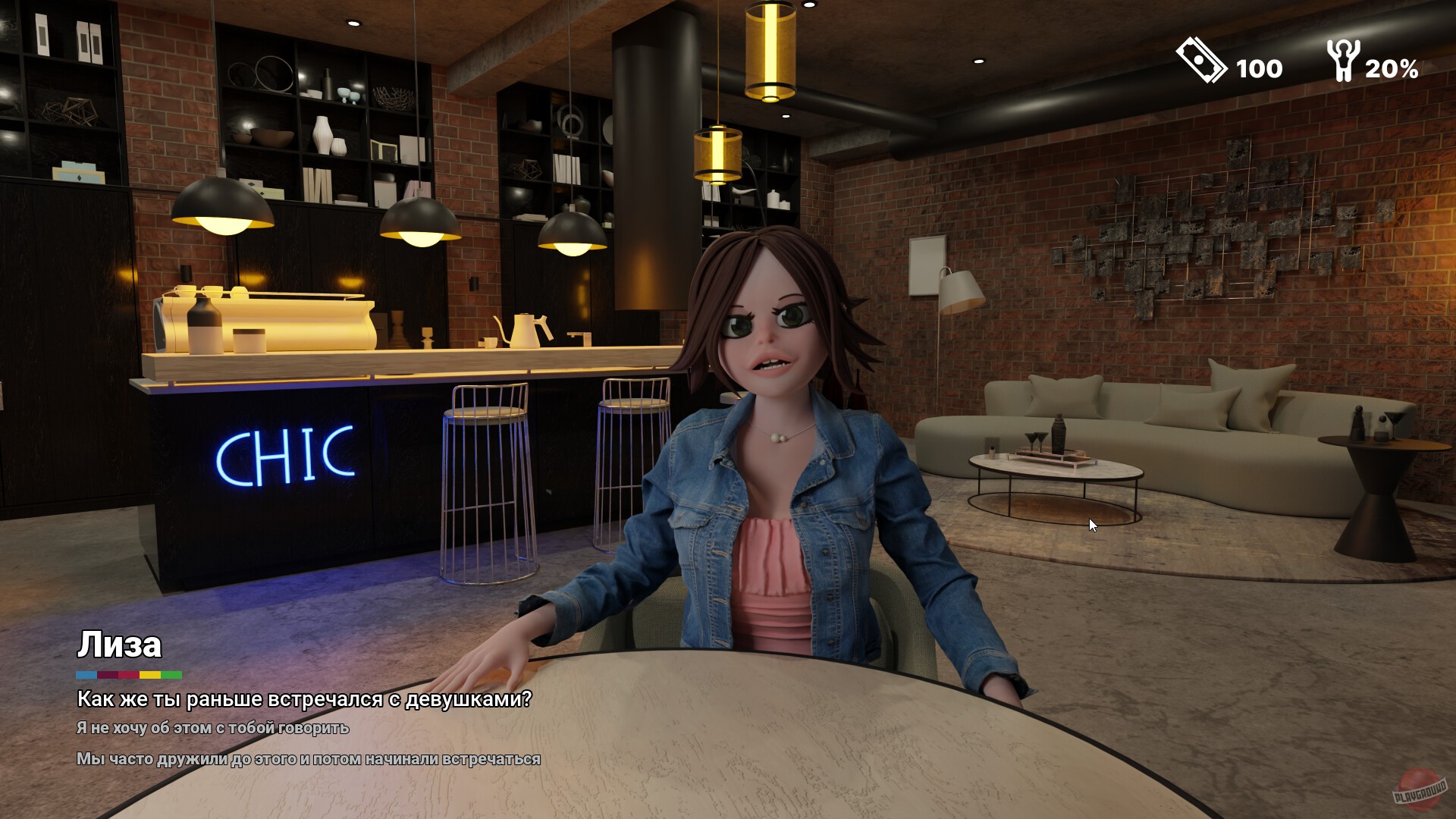Click the dark red segment of the relationship bar
Viewport: 1456px width, 819px height.
106,674
